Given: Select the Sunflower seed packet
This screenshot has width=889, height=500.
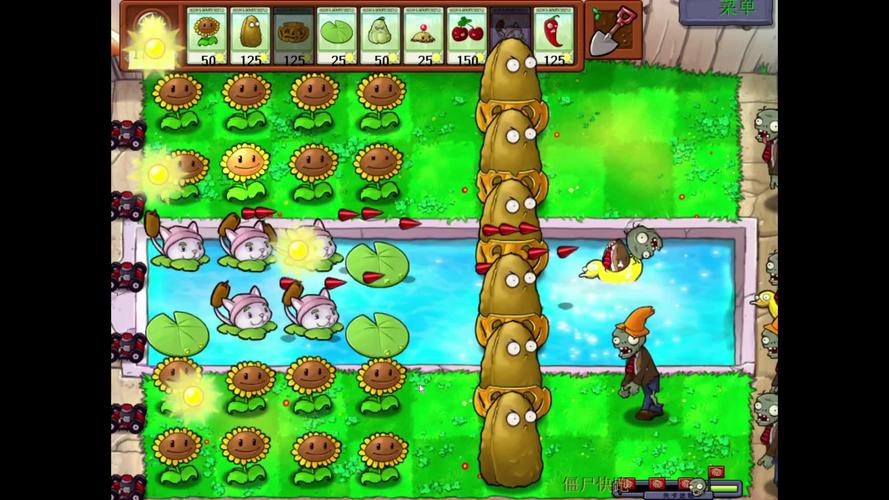Looking at the screenshot, I should click(207, 37).
